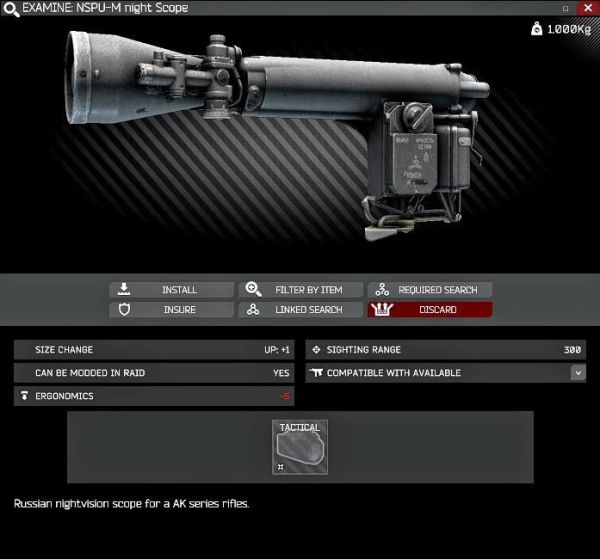Choose Filter by Item
This screenshot has width=600, height=559.
pyautogui.click(x=300, y=290)
